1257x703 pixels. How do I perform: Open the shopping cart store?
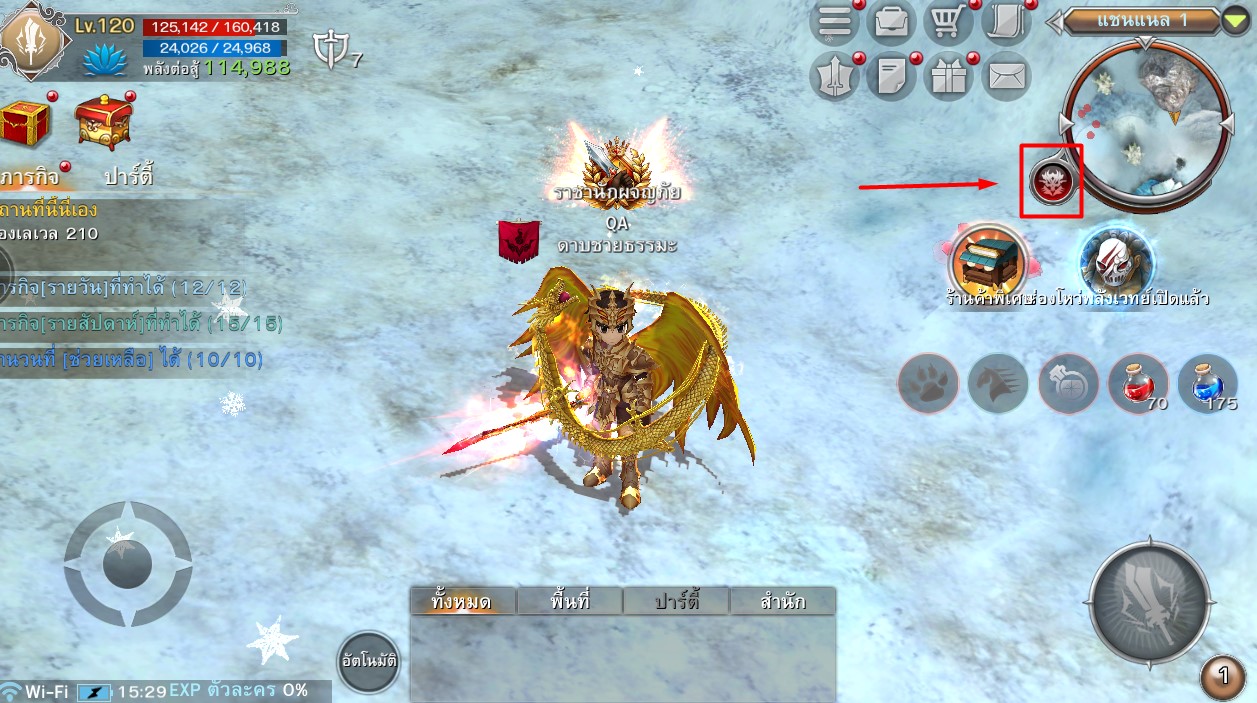(948, 22)
